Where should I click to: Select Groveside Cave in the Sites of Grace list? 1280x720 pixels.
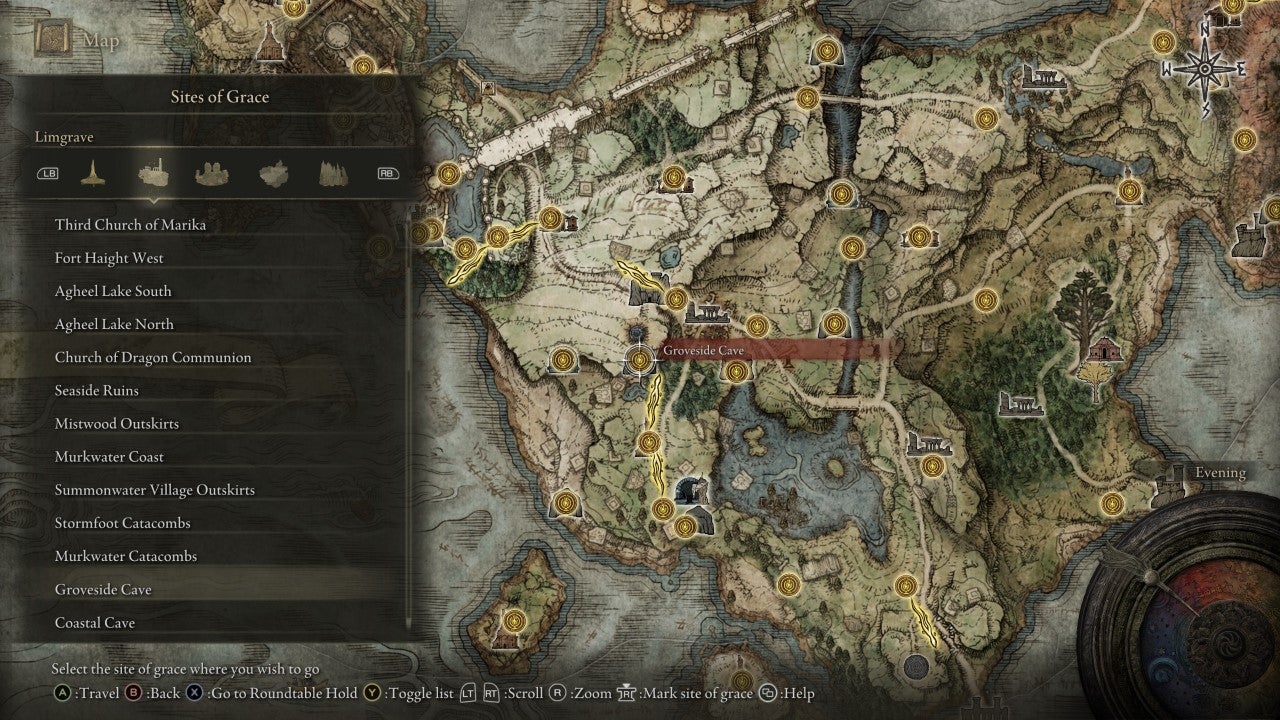point(106,589)
